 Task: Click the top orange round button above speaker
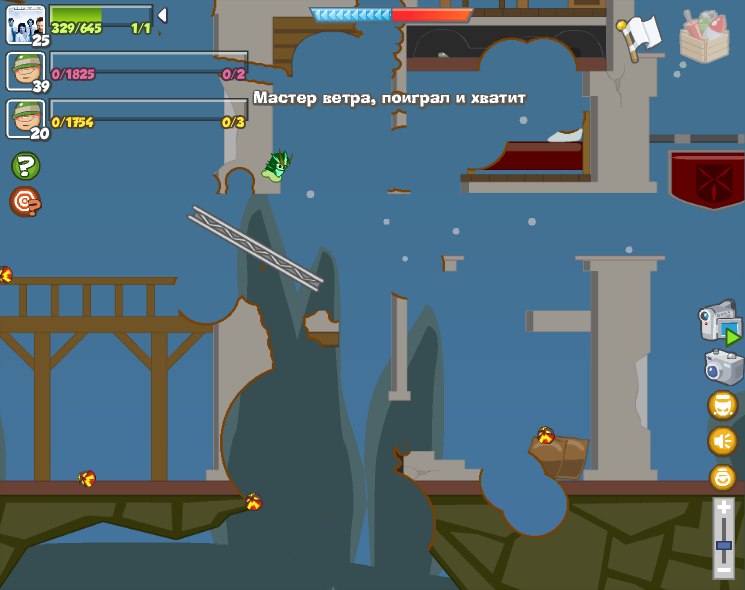tap(722, 405)
